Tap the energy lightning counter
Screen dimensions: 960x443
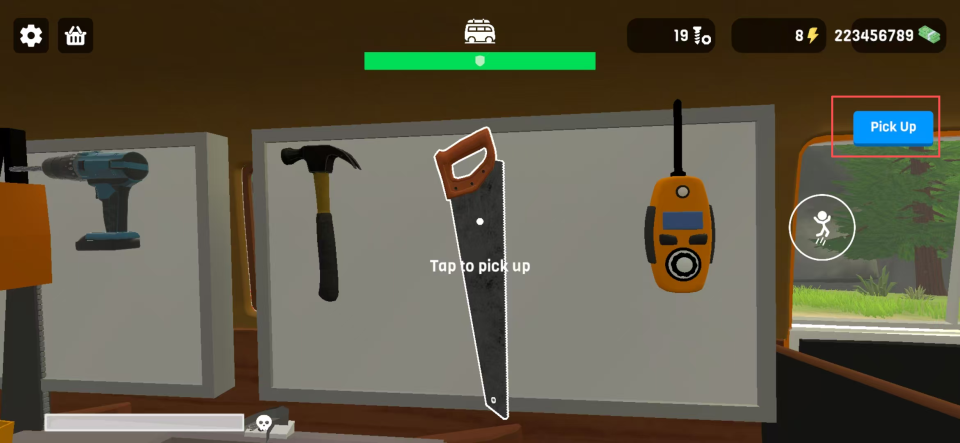click(x=777, y=36)
